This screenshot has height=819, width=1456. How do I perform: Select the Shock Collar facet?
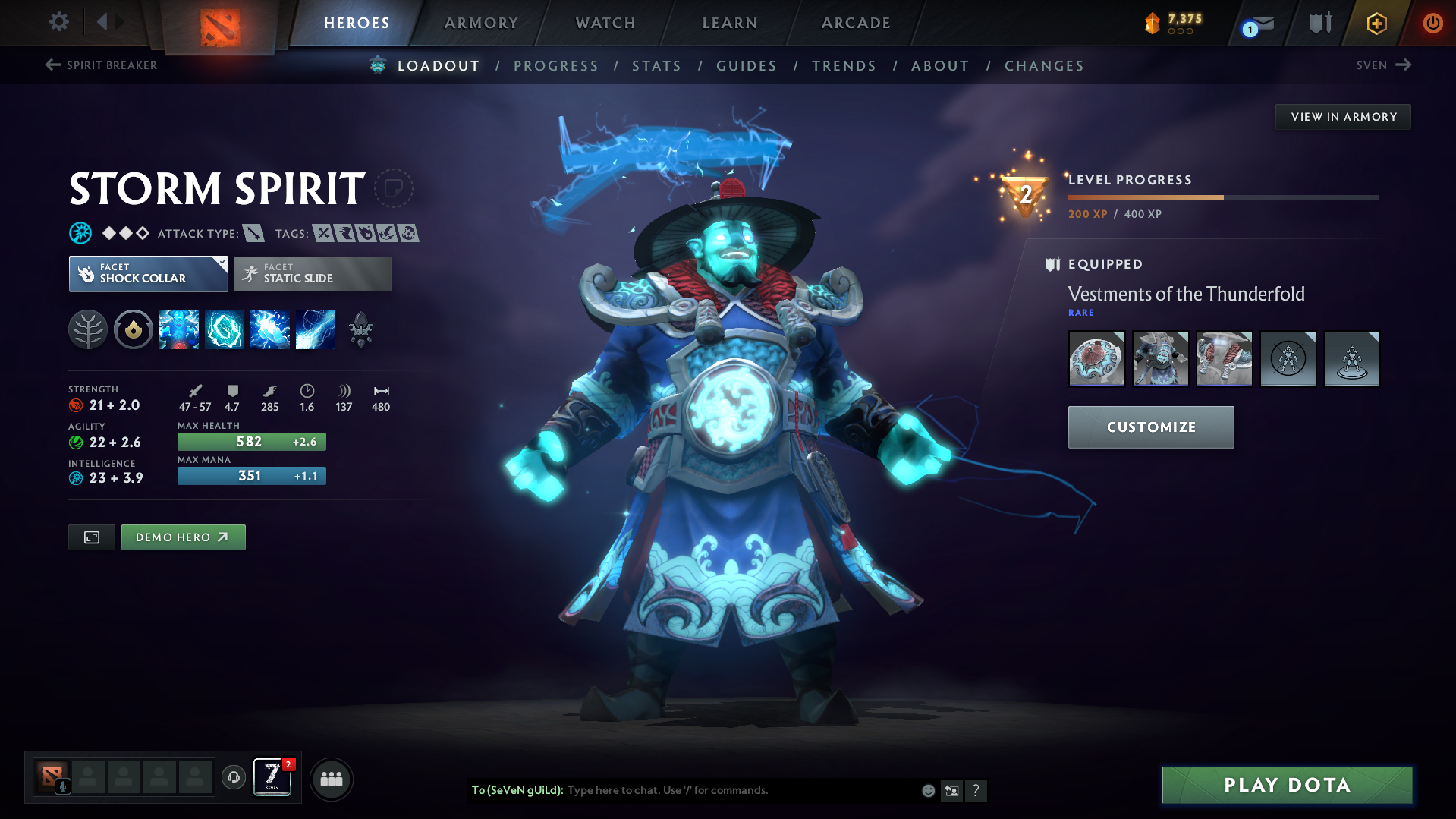[x=148, y=273]
